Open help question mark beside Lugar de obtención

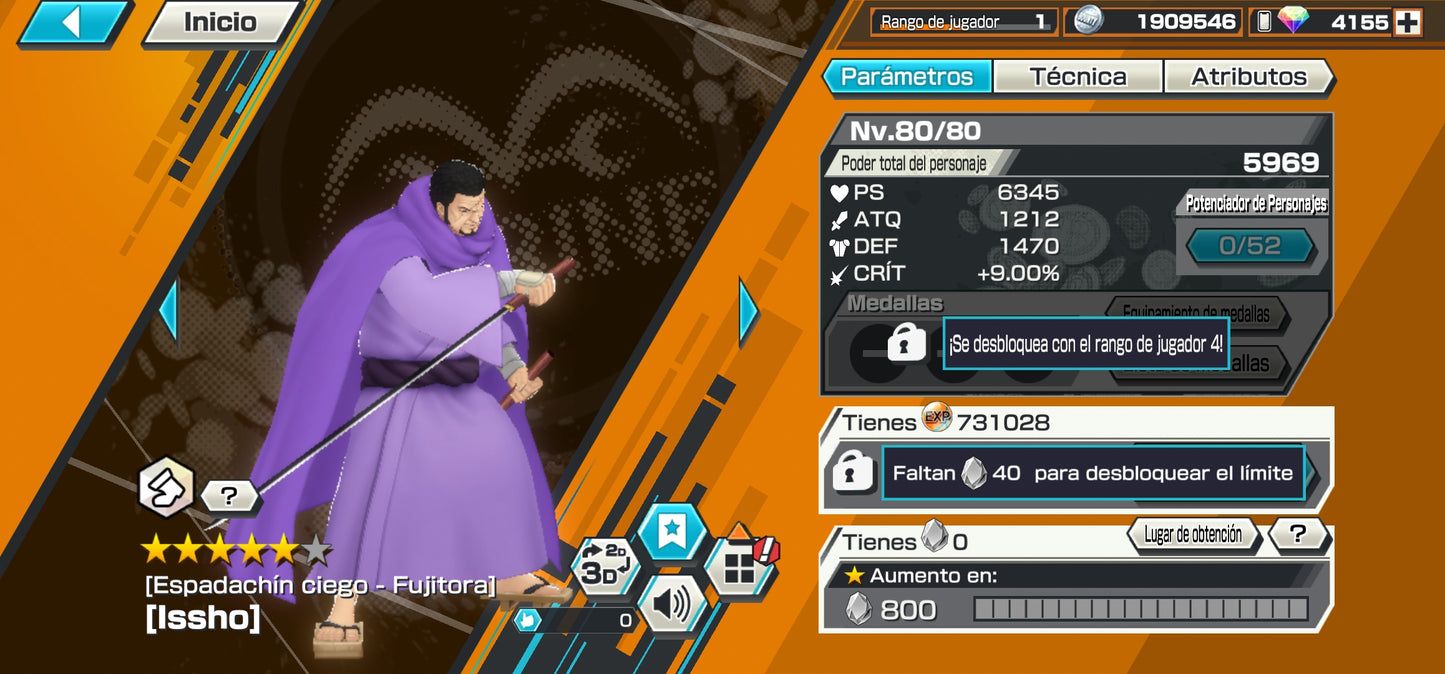pos(1299,535)
